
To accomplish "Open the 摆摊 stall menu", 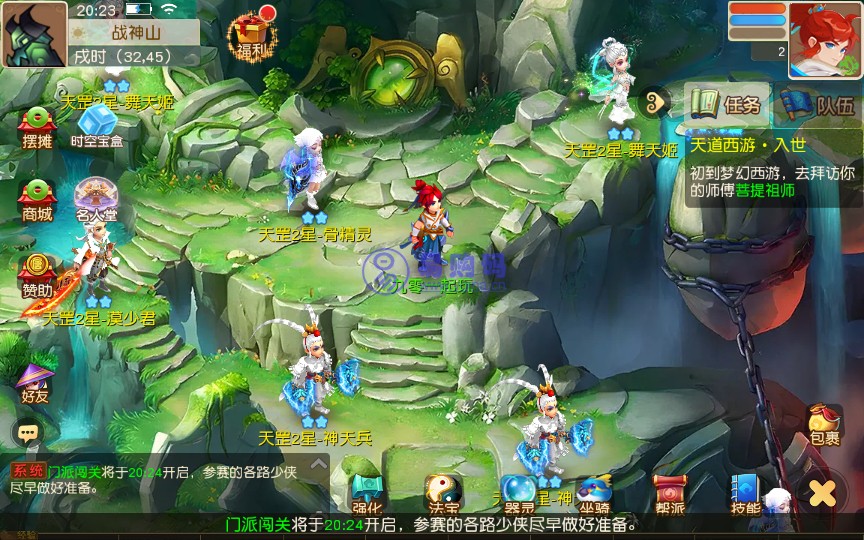I will (36, 126).
